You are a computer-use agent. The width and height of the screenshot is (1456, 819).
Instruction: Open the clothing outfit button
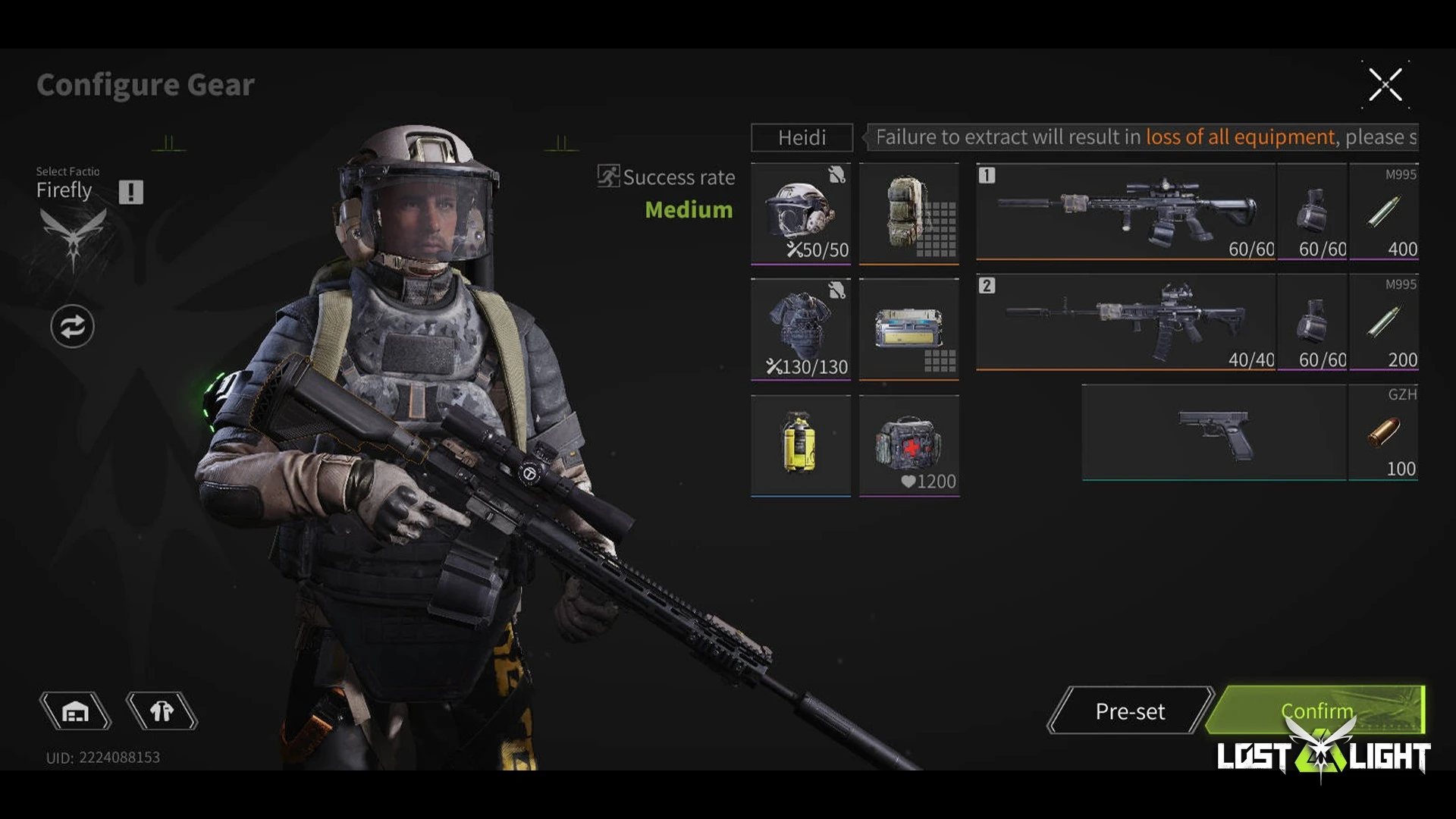point(162,711)
